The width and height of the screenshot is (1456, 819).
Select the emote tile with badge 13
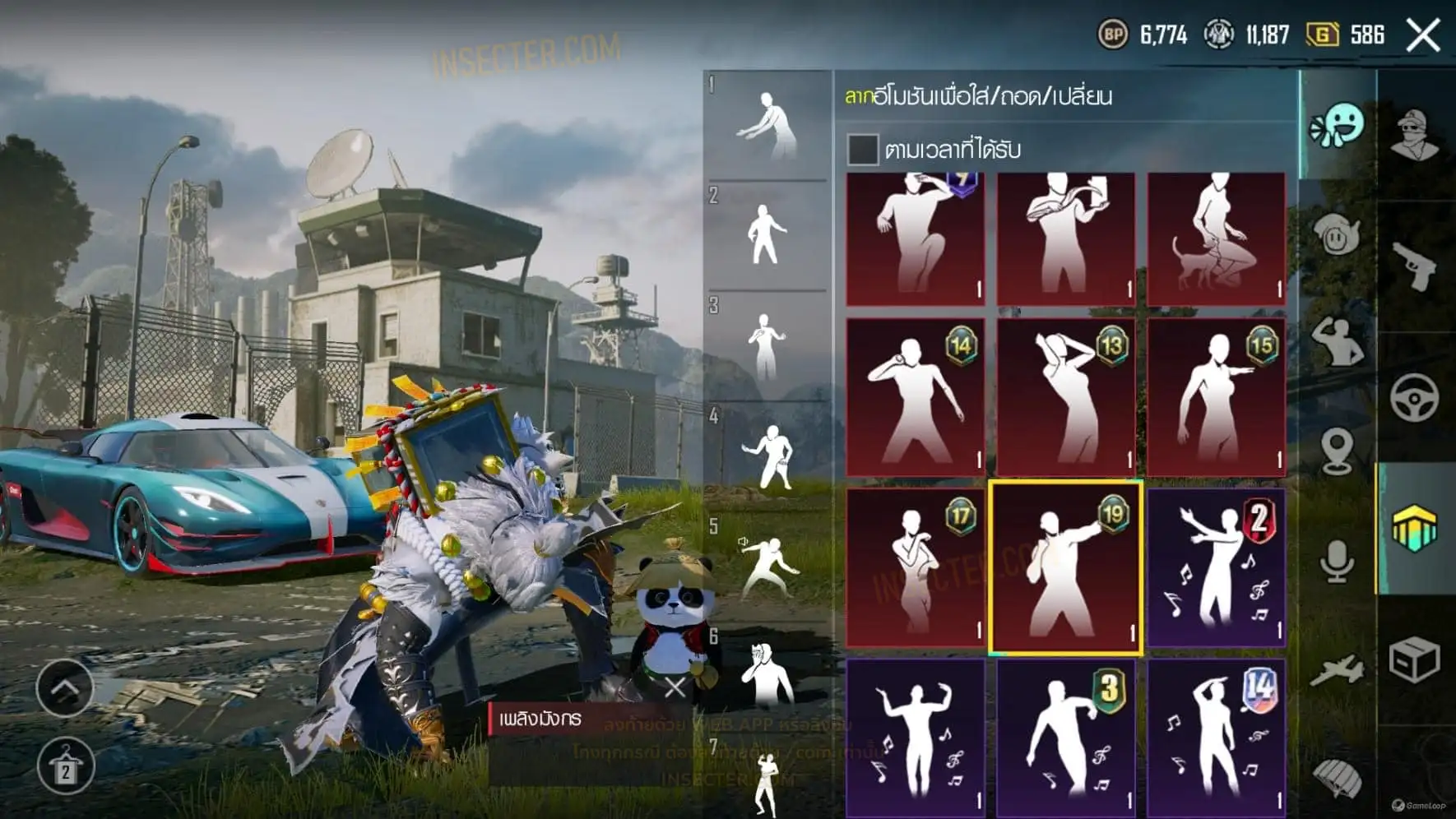[x=1065, y=396]
